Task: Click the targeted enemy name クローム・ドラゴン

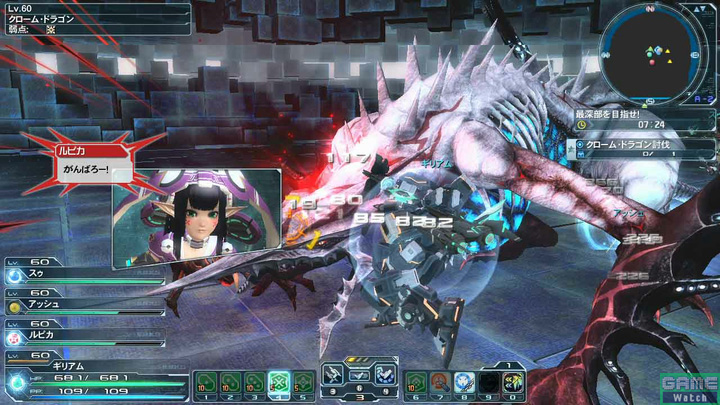Action: point(38,19)
